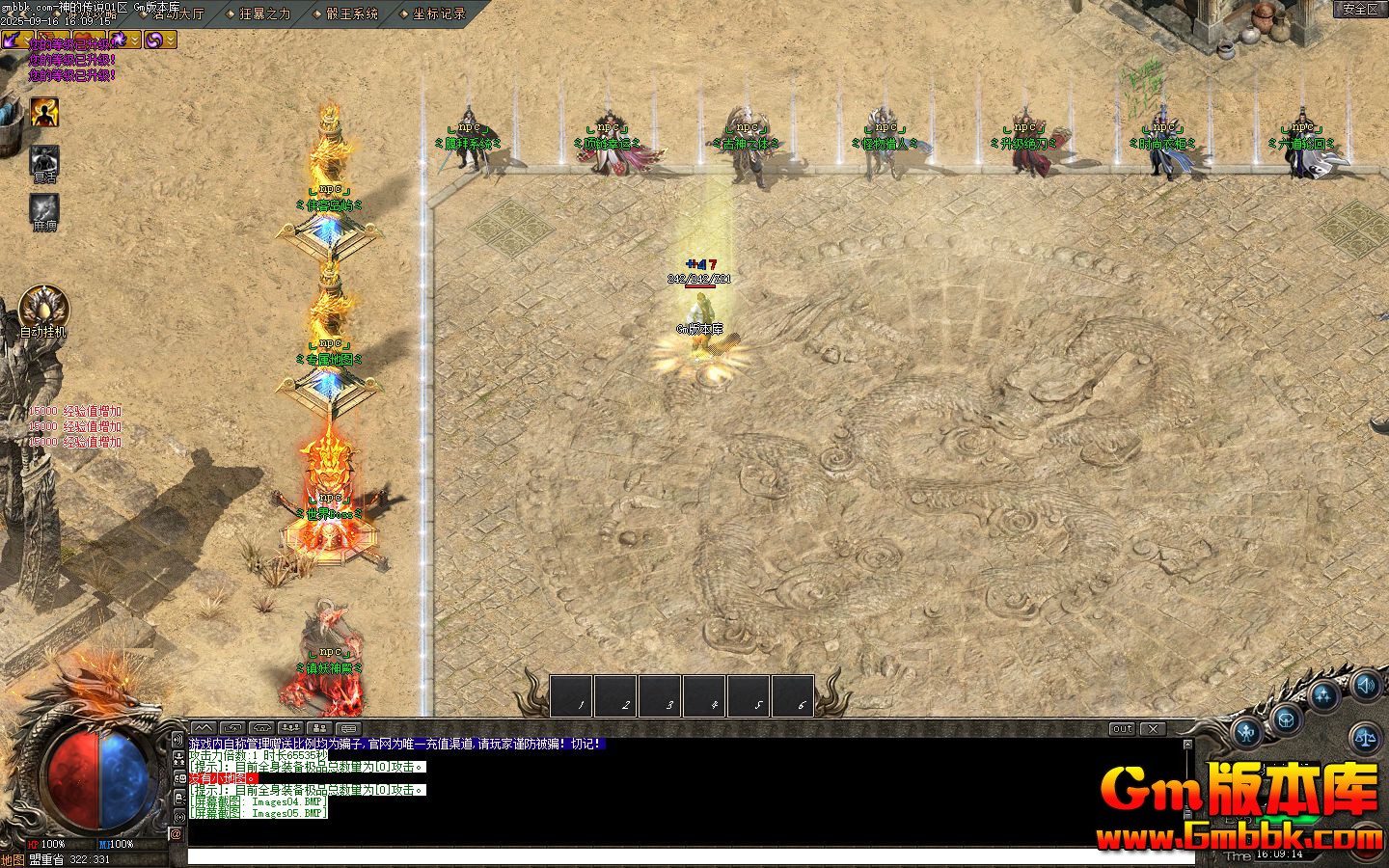This screenshot has height=868, width=1389.
Task: Close the chat panel with X
Action: tap(1152, 729)
